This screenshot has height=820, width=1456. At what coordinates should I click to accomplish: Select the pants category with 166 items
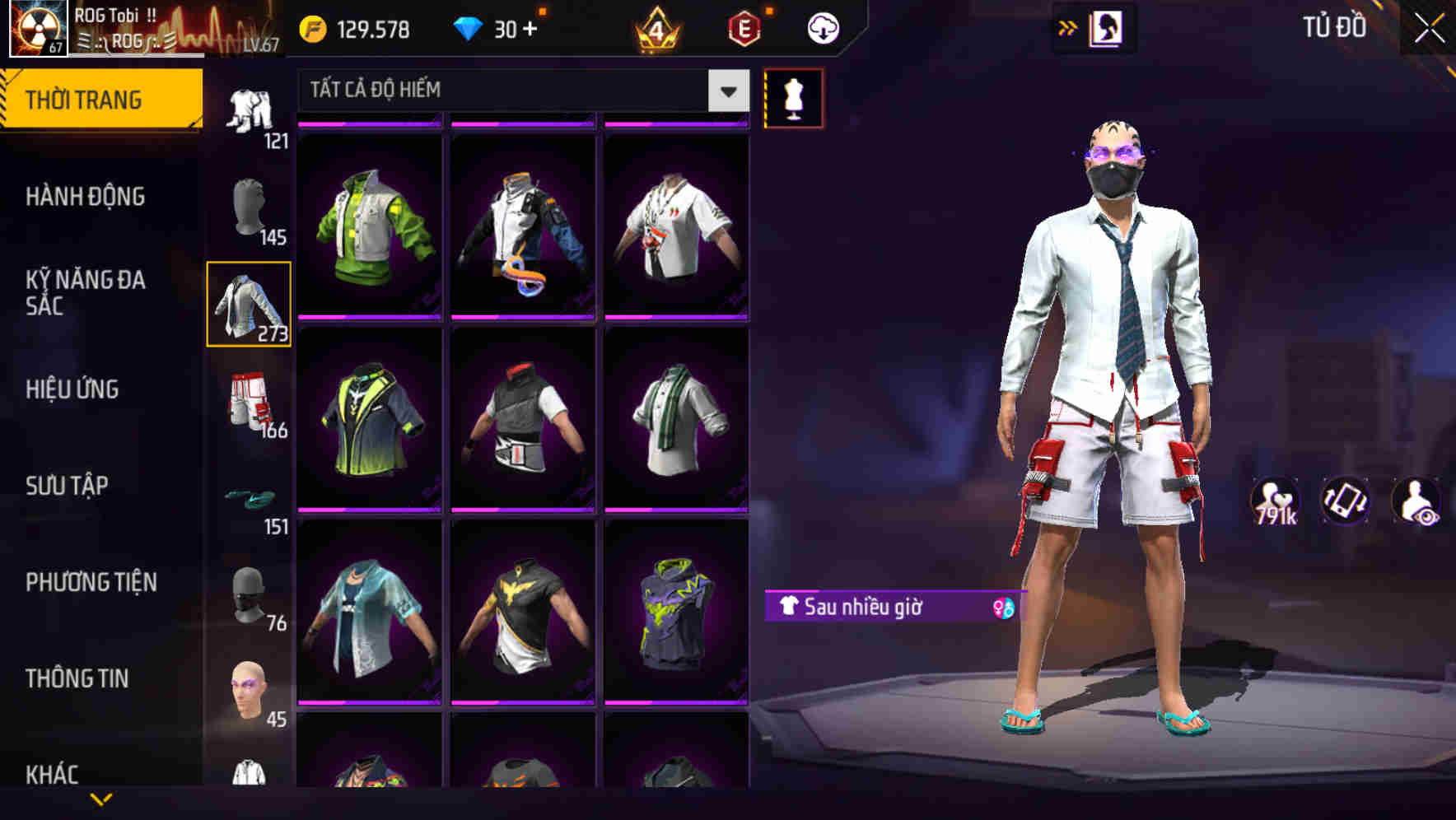click(x=250, y=403)
